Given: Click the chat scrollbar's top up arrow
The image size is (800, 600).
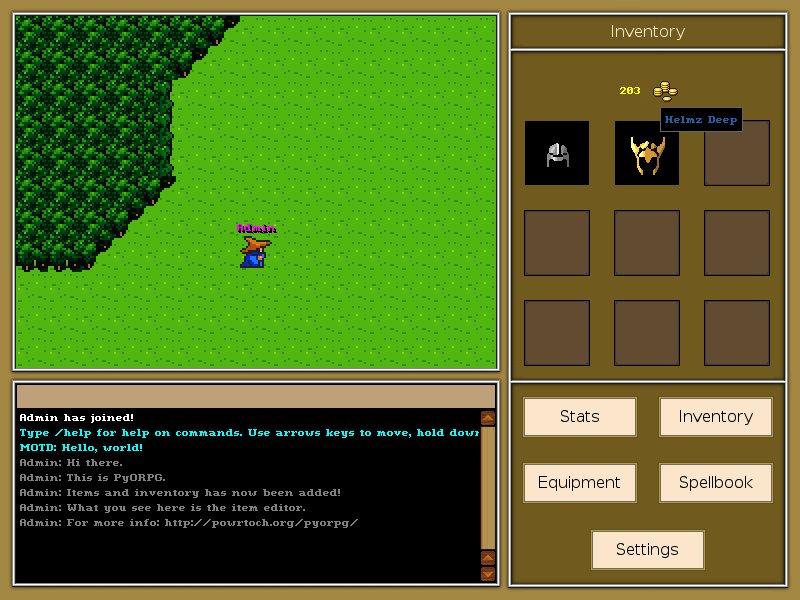Looking at the screenshot, I should point(488,418).
